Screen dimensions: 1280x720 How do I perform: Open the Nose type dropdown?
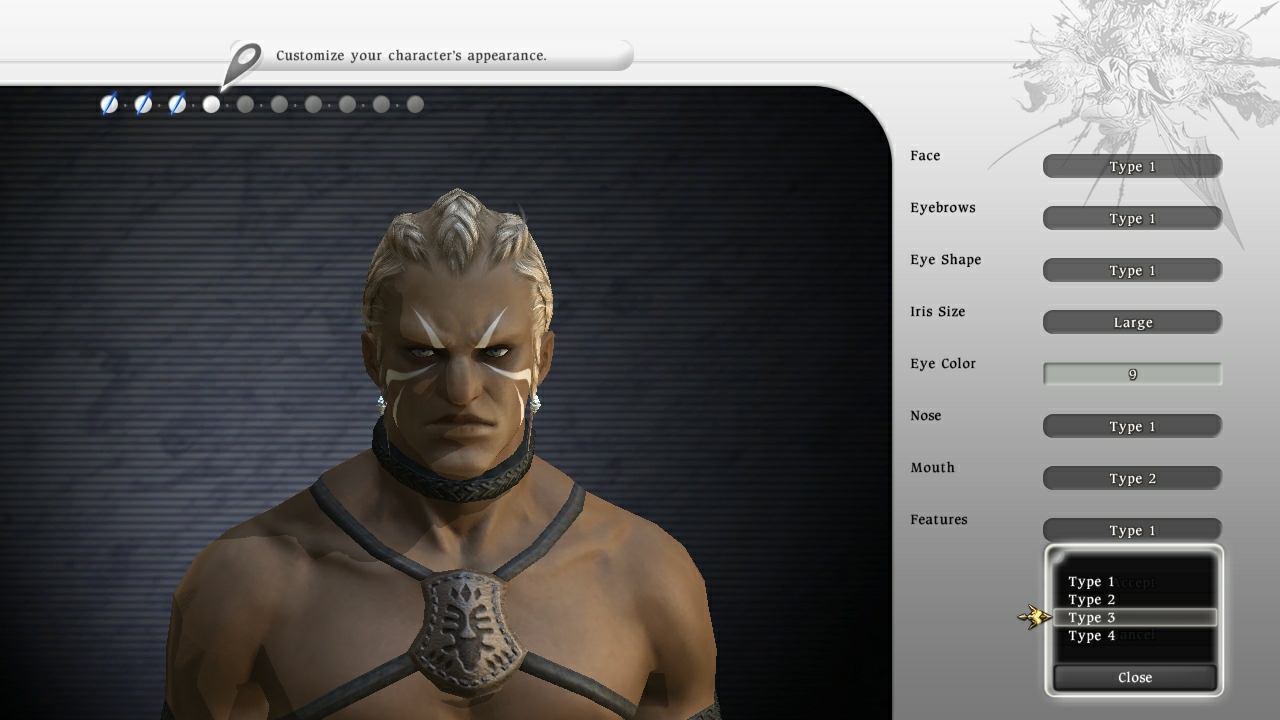(1131, 426)
